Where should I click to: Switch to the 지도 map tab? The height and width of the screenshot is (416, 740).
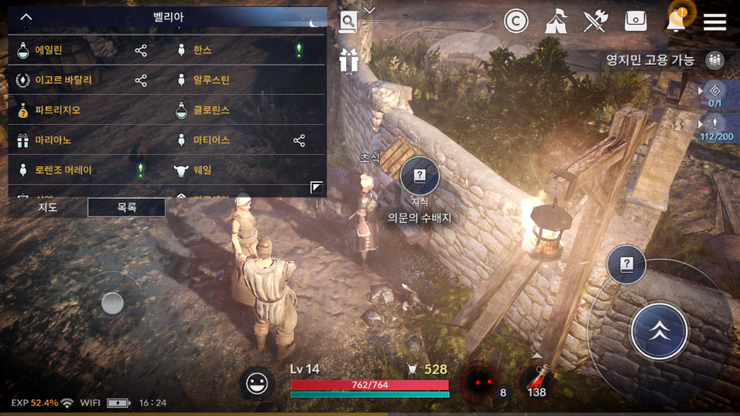point(47,207)
